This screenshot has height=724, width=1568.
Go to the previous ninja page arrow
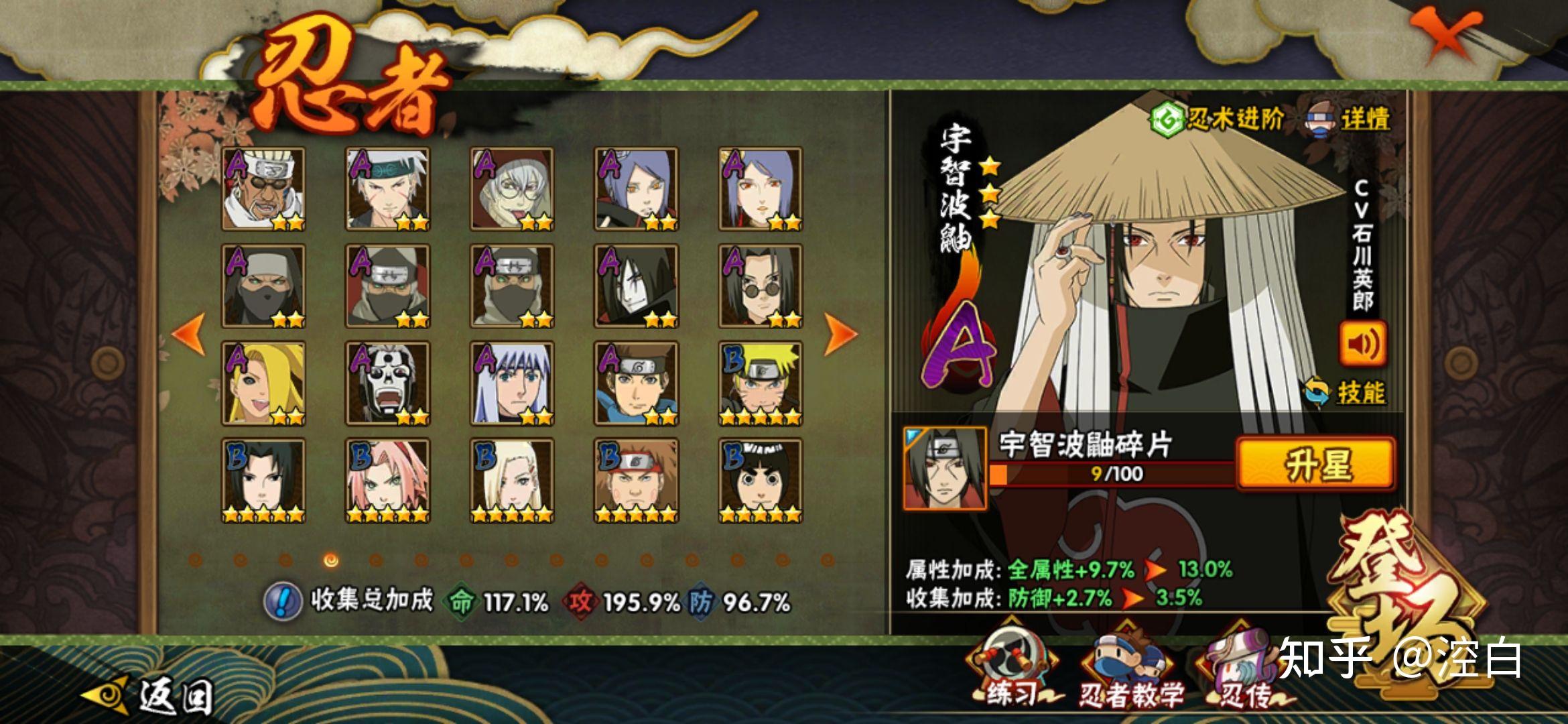pos(188,333)
